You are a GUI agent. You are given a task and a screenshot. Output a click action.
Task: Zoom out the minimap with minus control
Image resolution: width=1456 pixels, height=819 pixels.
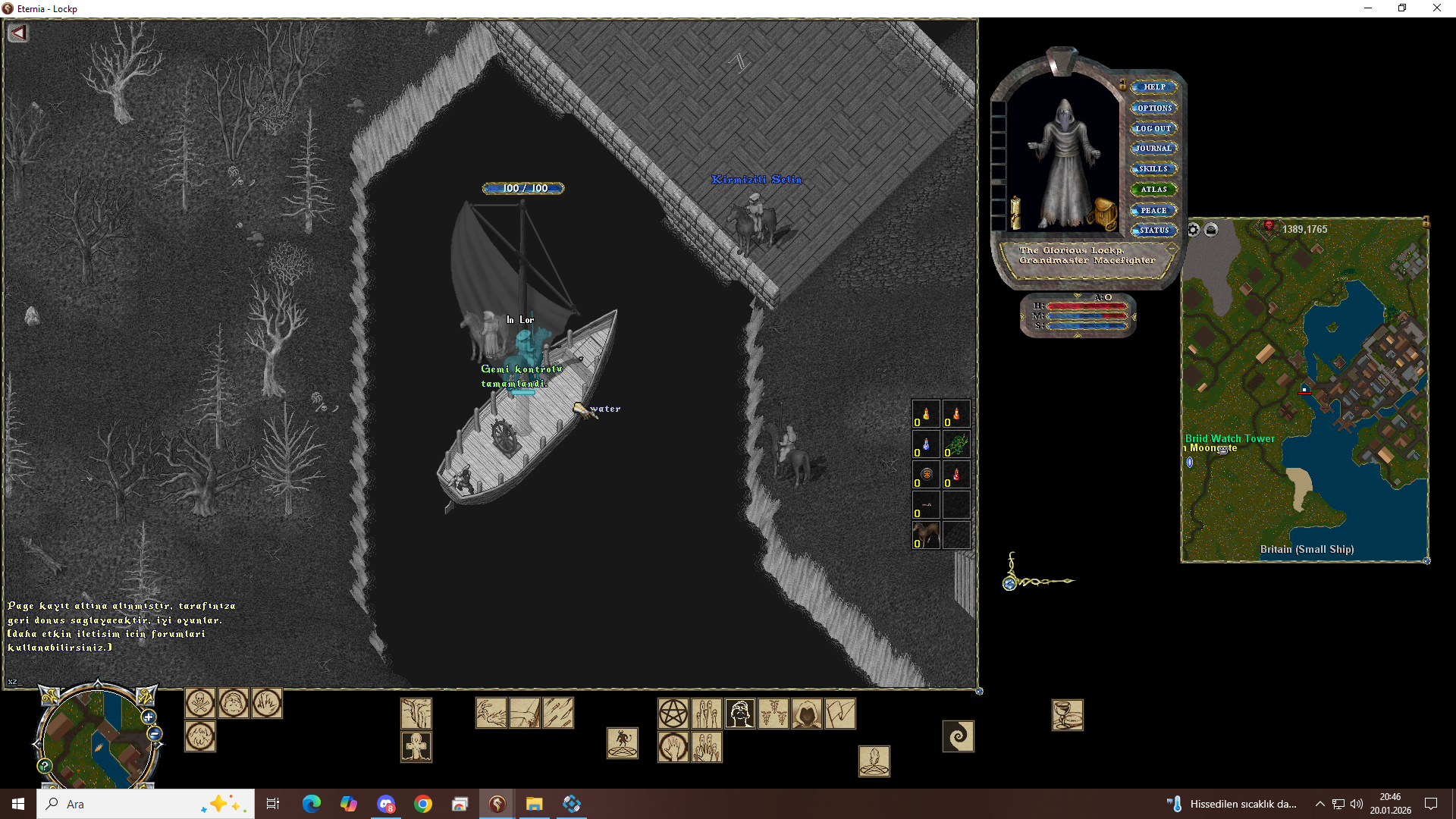pyautogui.click(x=154, y=733)
